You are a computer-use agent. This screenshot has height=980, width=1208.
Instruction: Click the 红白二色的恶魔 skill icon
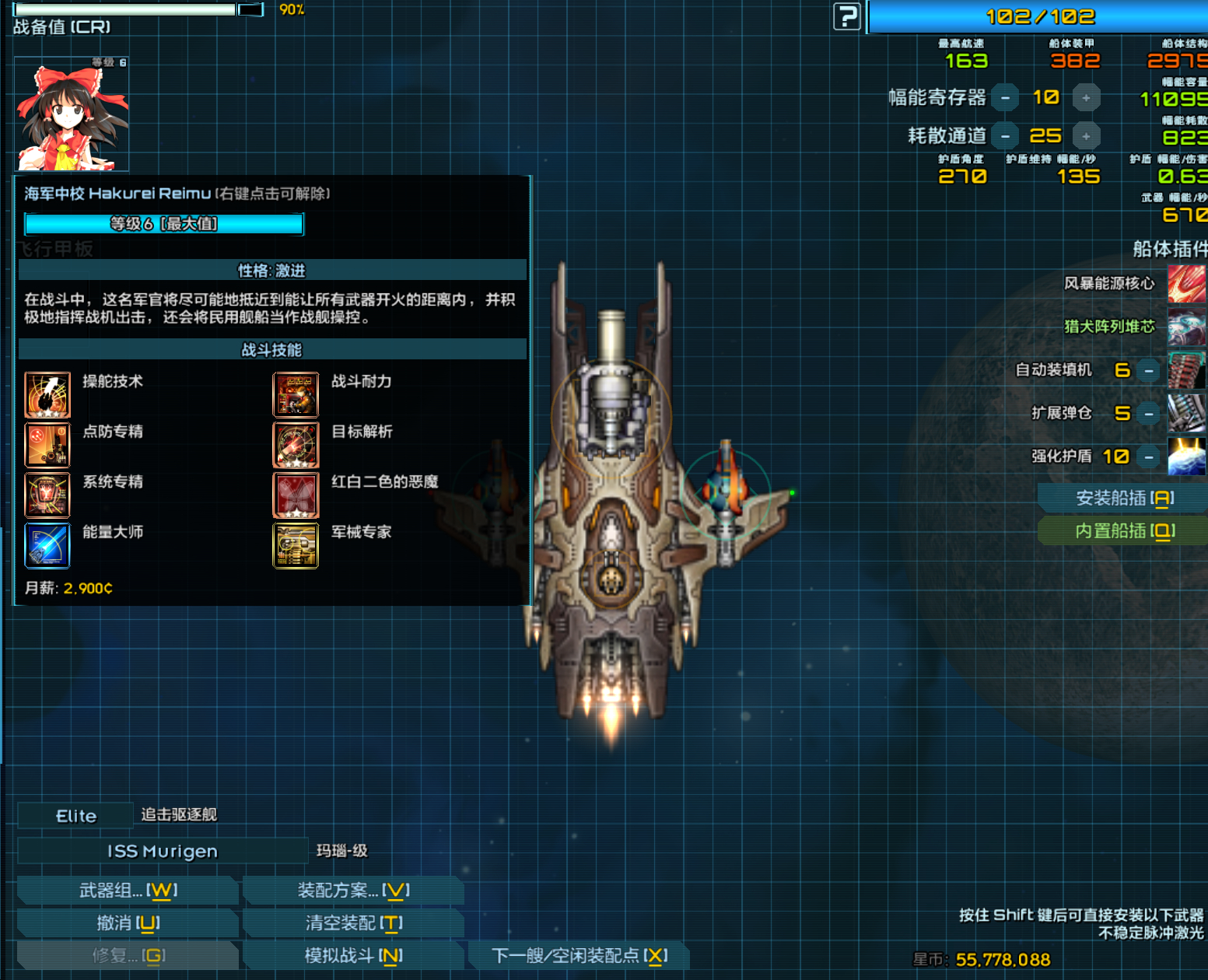(296, 495)
